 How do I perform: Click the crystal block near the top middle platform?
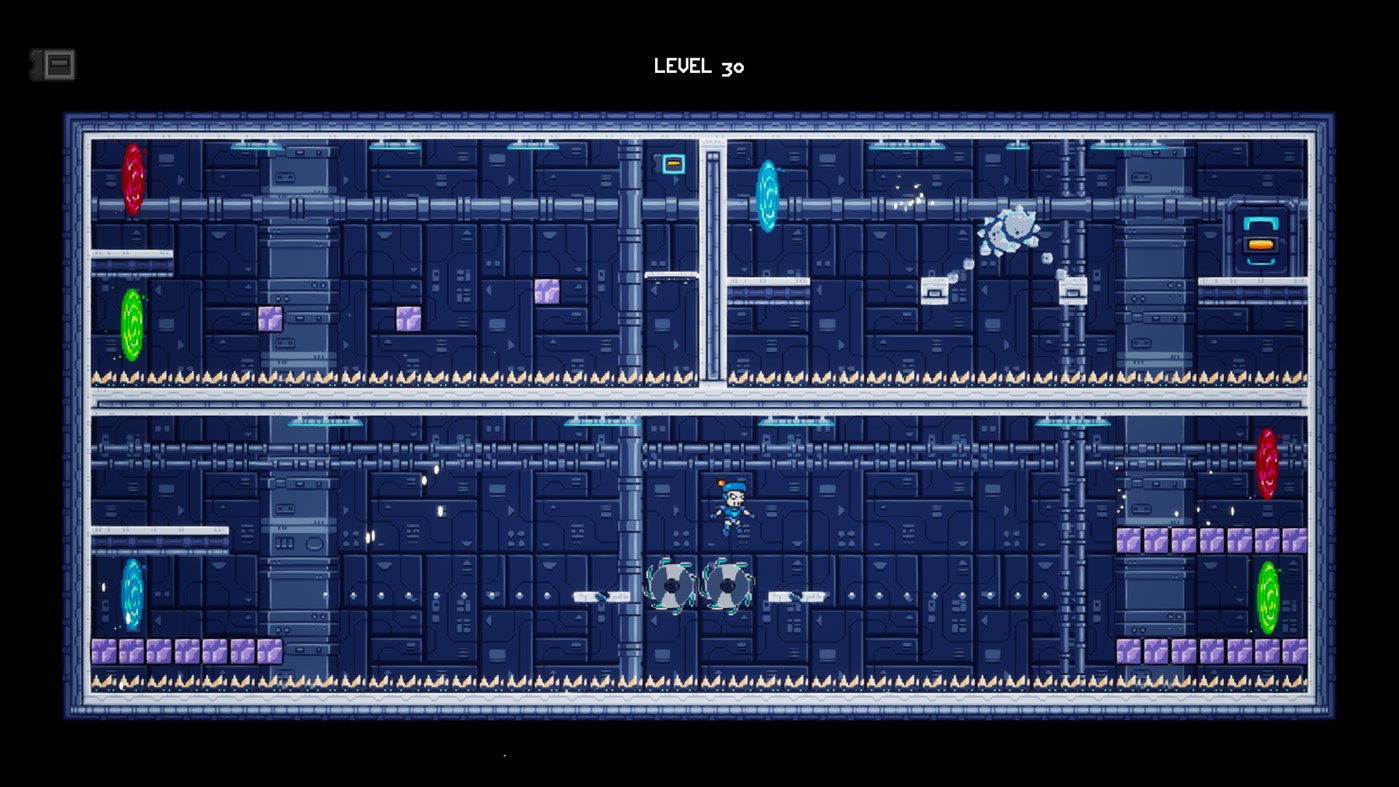(x=548, y=290)
